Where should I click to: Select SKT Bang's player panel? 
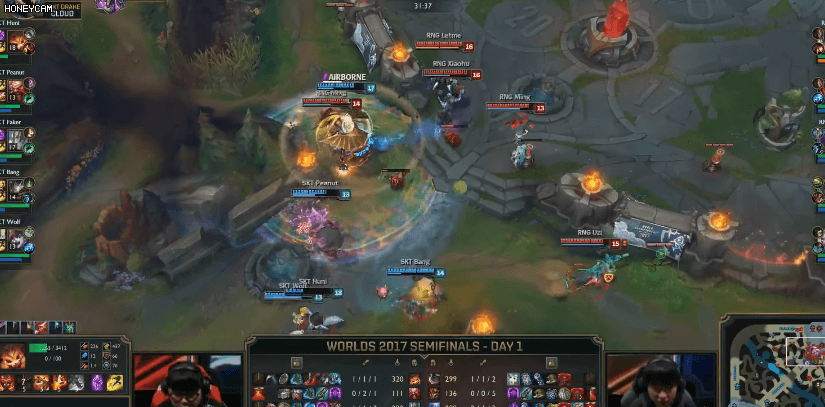point(16,189)
